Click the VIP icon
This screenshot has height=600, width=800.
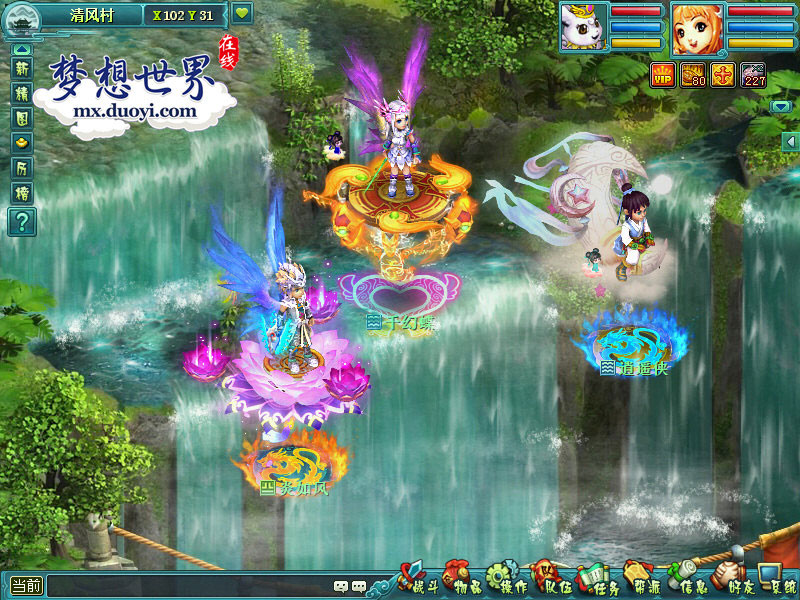coord(663,74)
